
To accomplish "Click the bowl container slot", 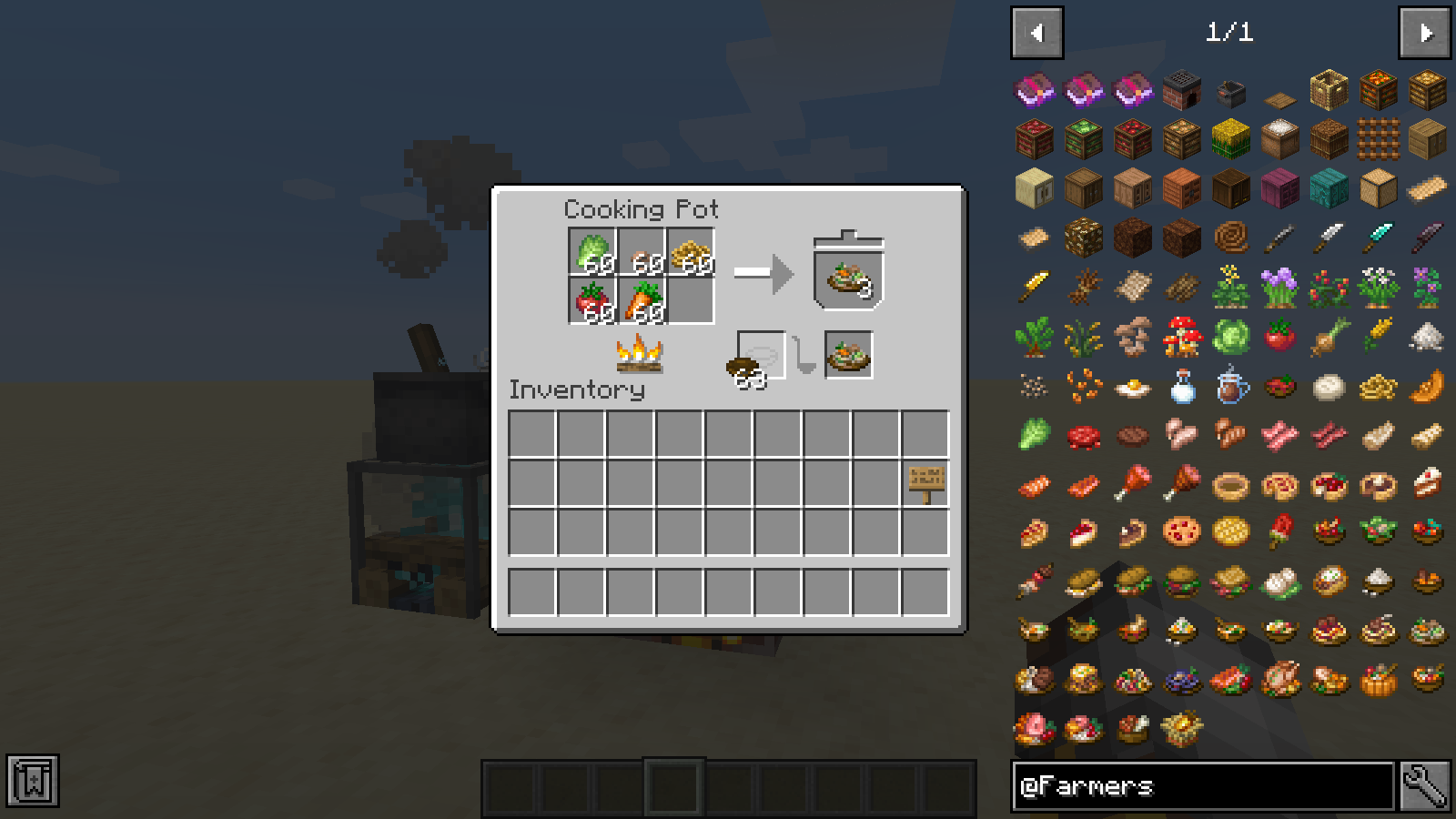I will pos(760,355).
